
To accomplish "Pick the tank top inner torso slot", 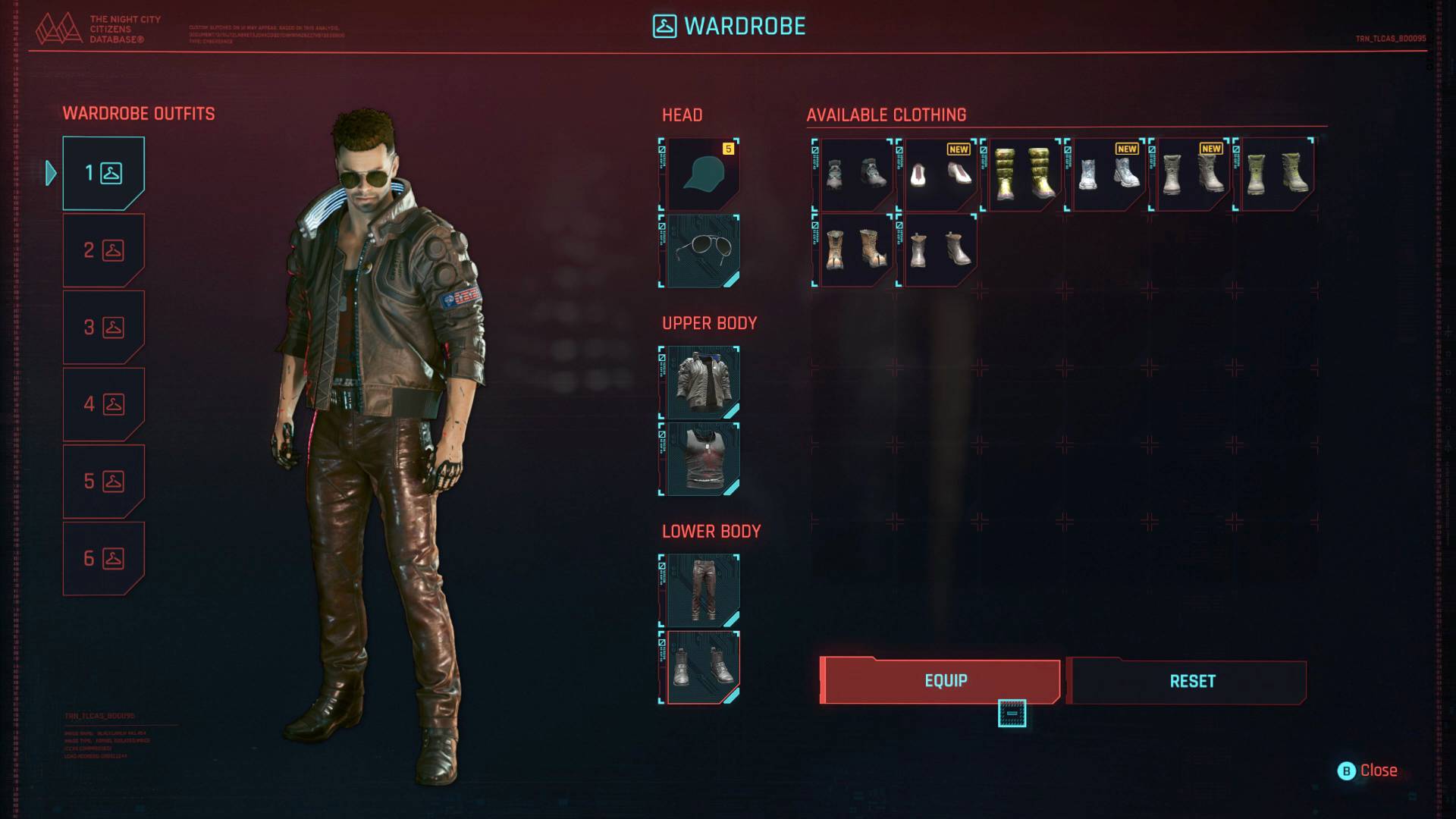I will (700, 459).
